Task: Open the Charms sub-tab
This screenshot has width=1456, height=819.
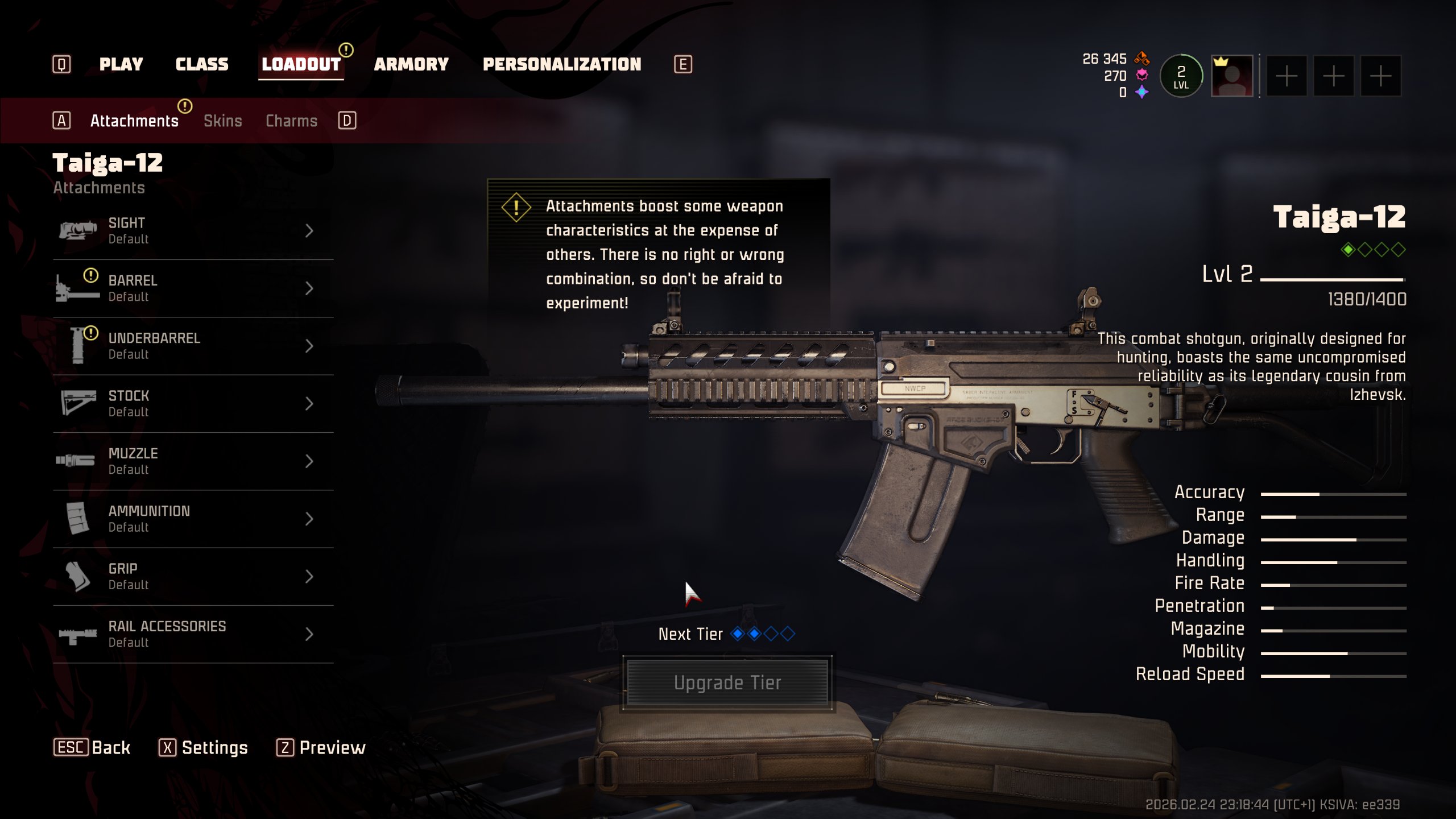Action: (x=291, y=121)
